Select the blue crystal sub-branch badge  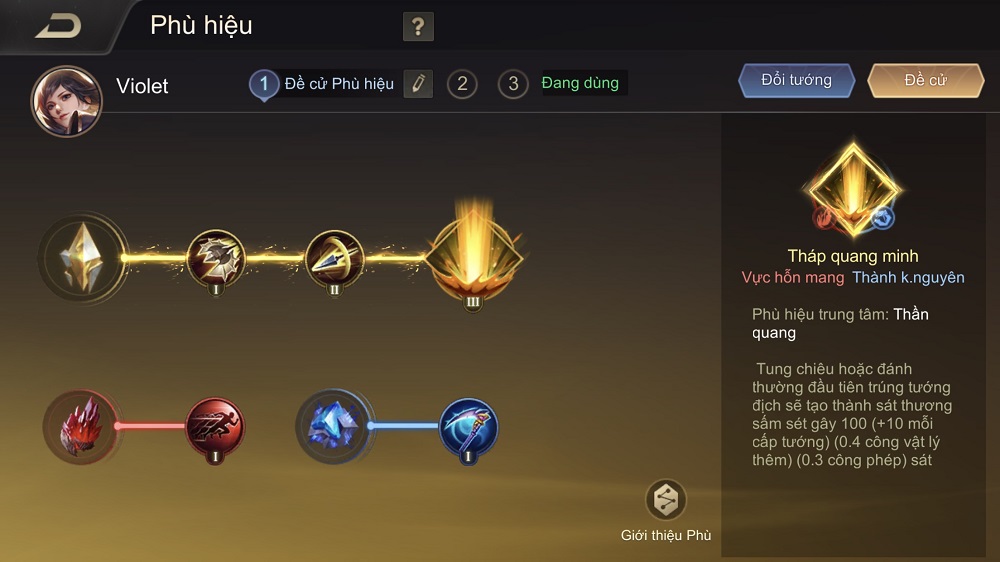click(334, 426)
